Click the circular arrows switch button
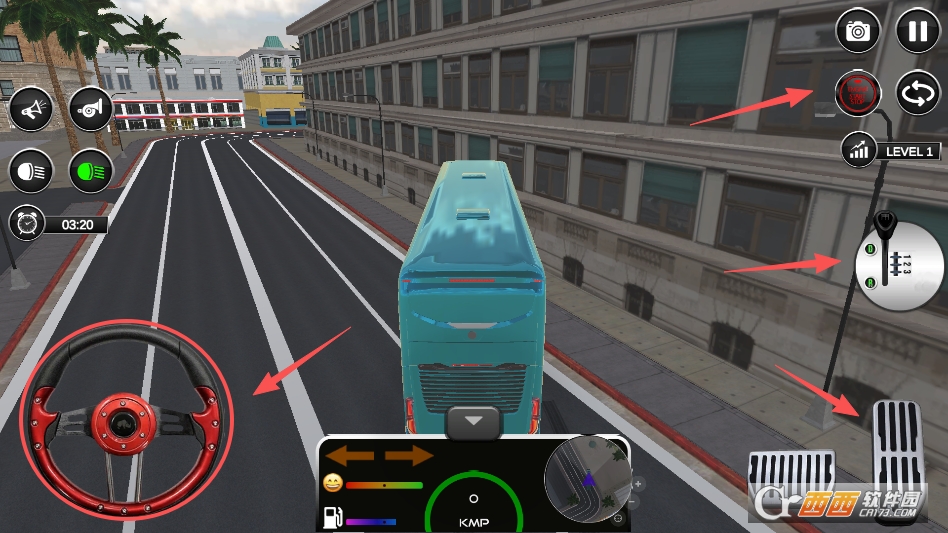Viewport: 948px width, 533px height. [x=917, y=93]
